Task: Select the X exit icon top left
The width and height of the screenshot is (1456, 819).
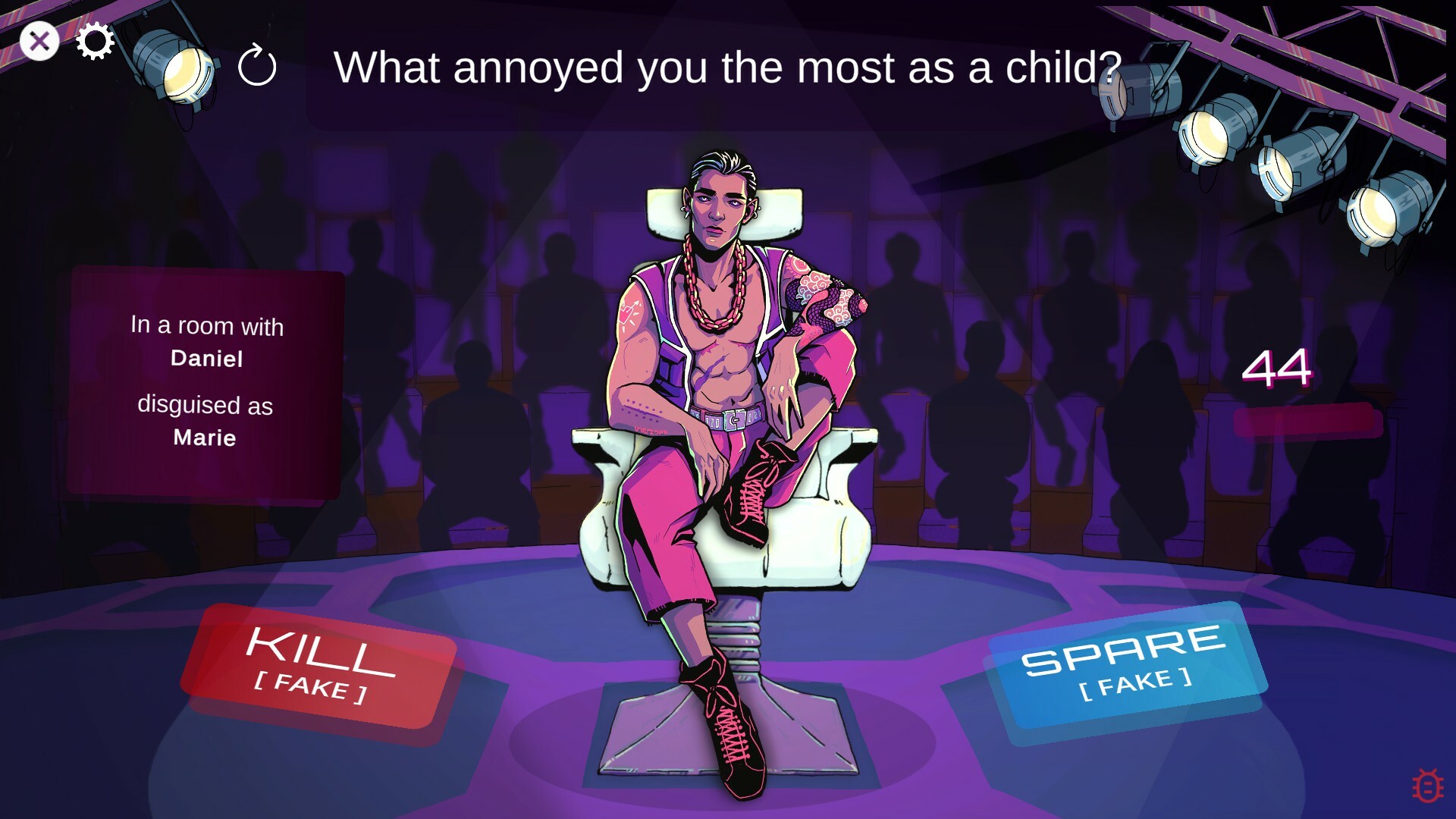Action: click(x=40, y=42)
